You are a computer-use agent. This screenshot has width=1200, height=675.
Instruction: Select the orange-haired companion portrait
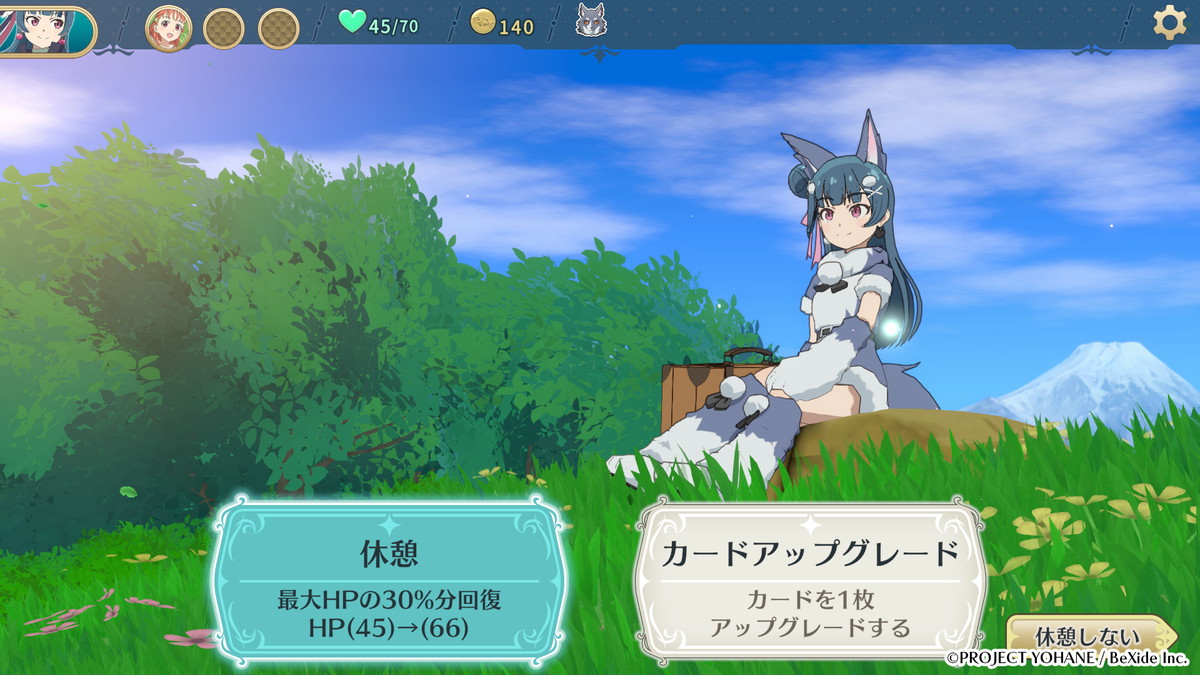(169, 27)
